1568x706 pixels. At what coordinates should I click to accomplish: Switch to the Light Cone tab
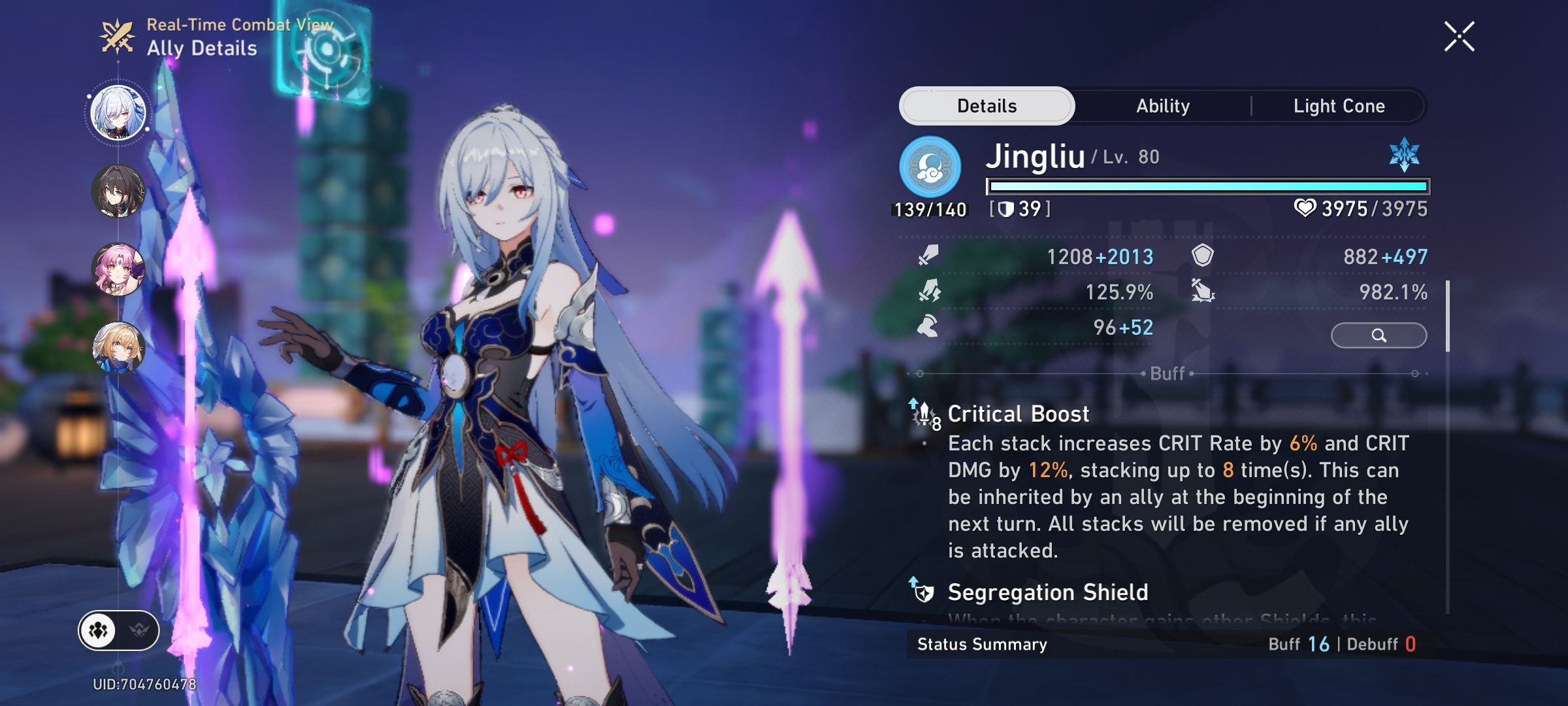coord(1339,105)
